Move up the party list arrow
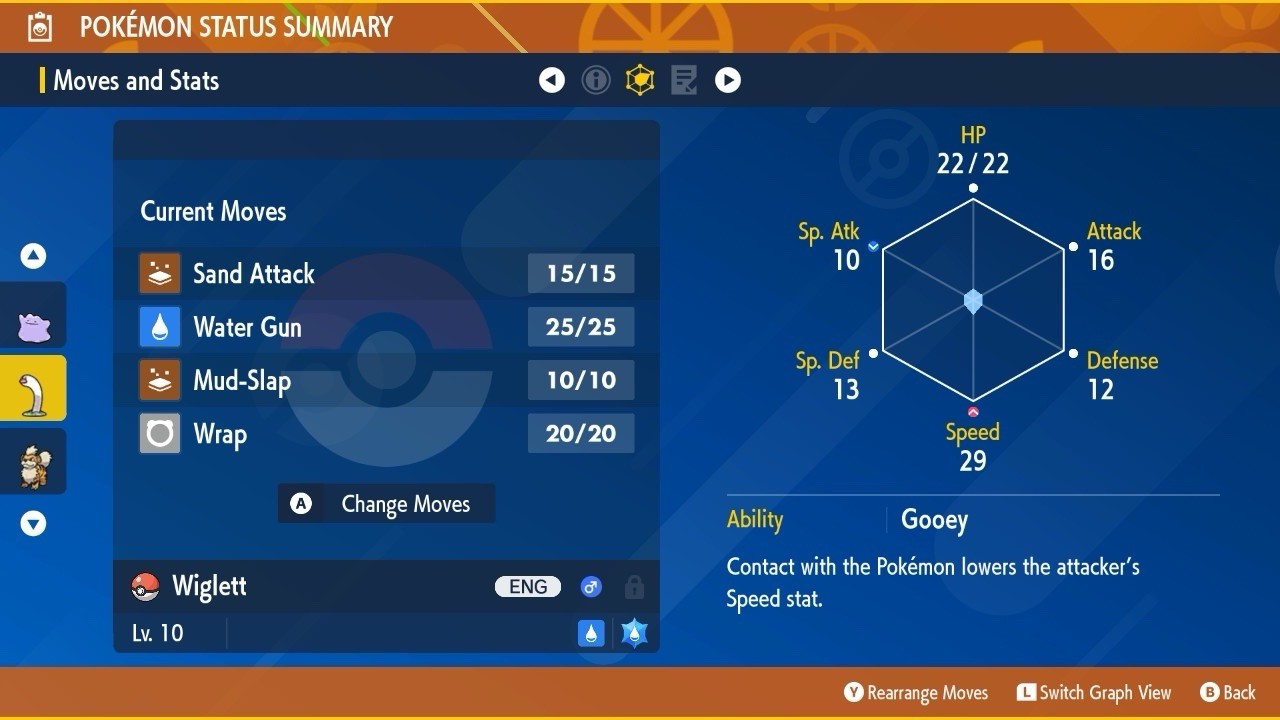The image size is (1280, 720). (x=33, y=256)
